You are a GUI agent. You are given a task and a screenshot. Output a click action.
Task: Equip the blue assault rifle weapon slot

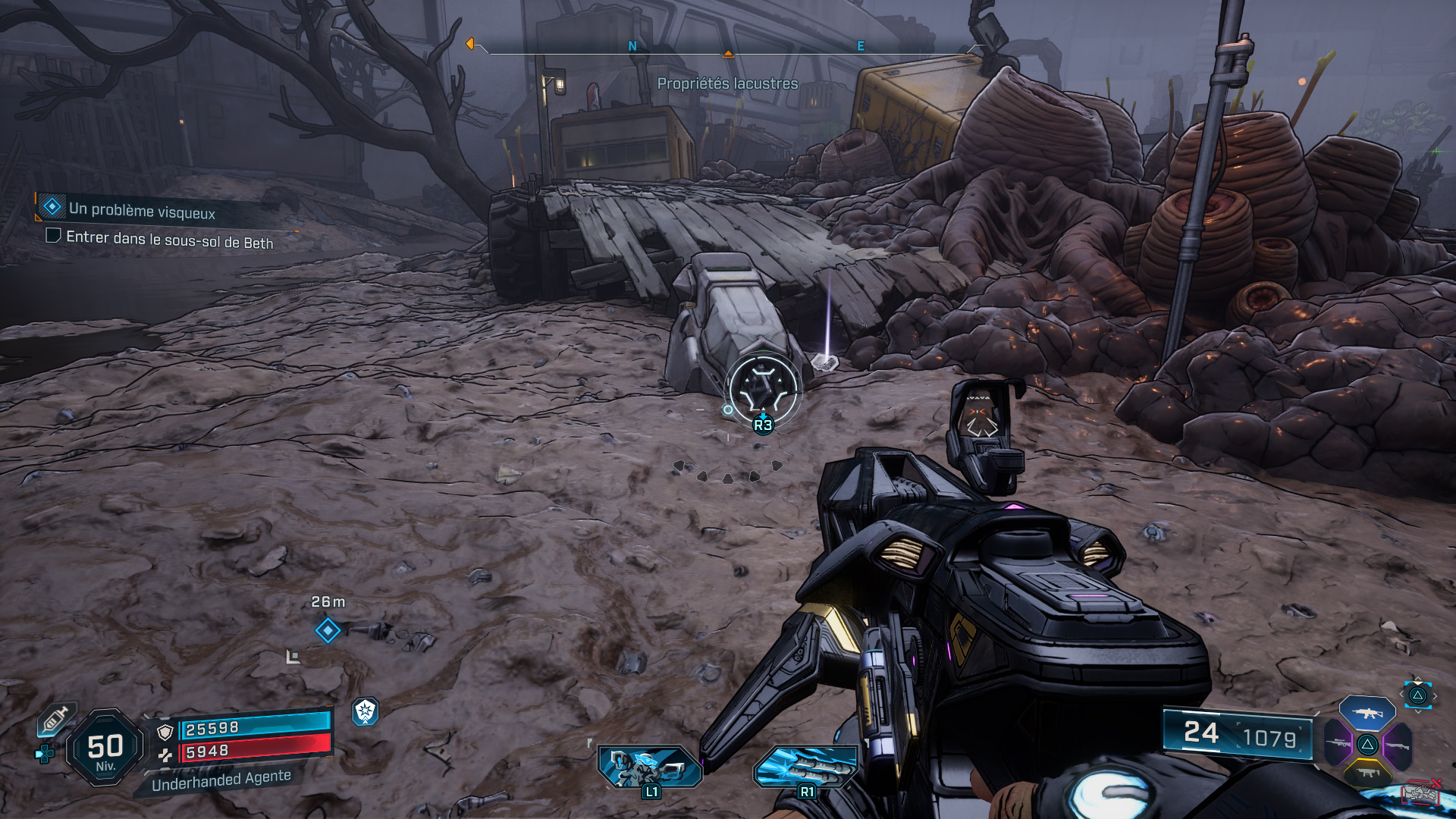pyautogui.click(x=1367, y=713)
